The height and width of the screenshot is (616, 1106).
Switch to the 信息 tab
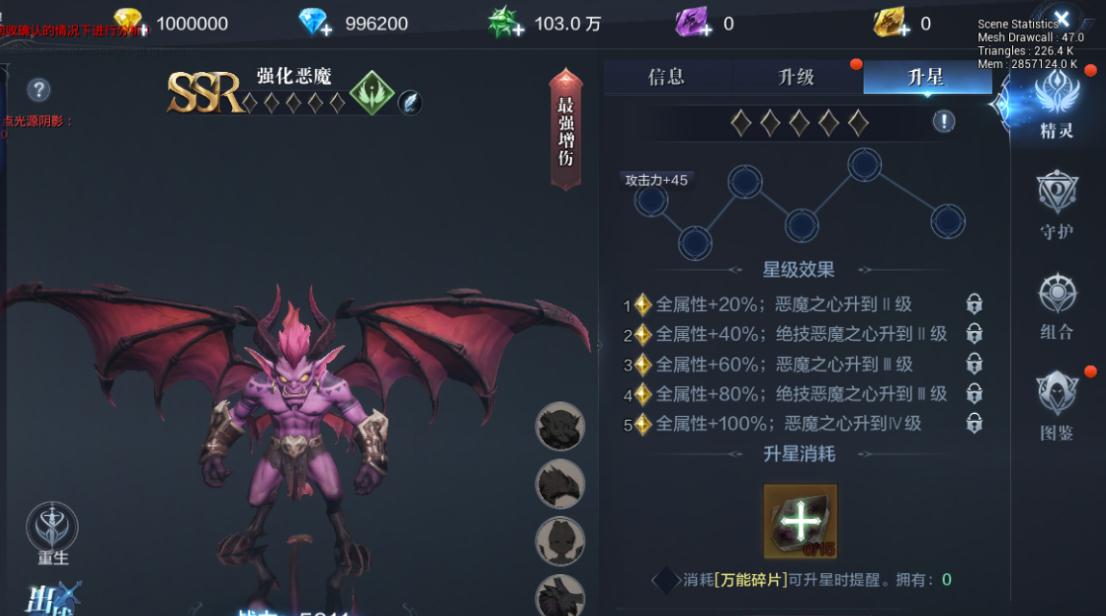pos(666,78)
